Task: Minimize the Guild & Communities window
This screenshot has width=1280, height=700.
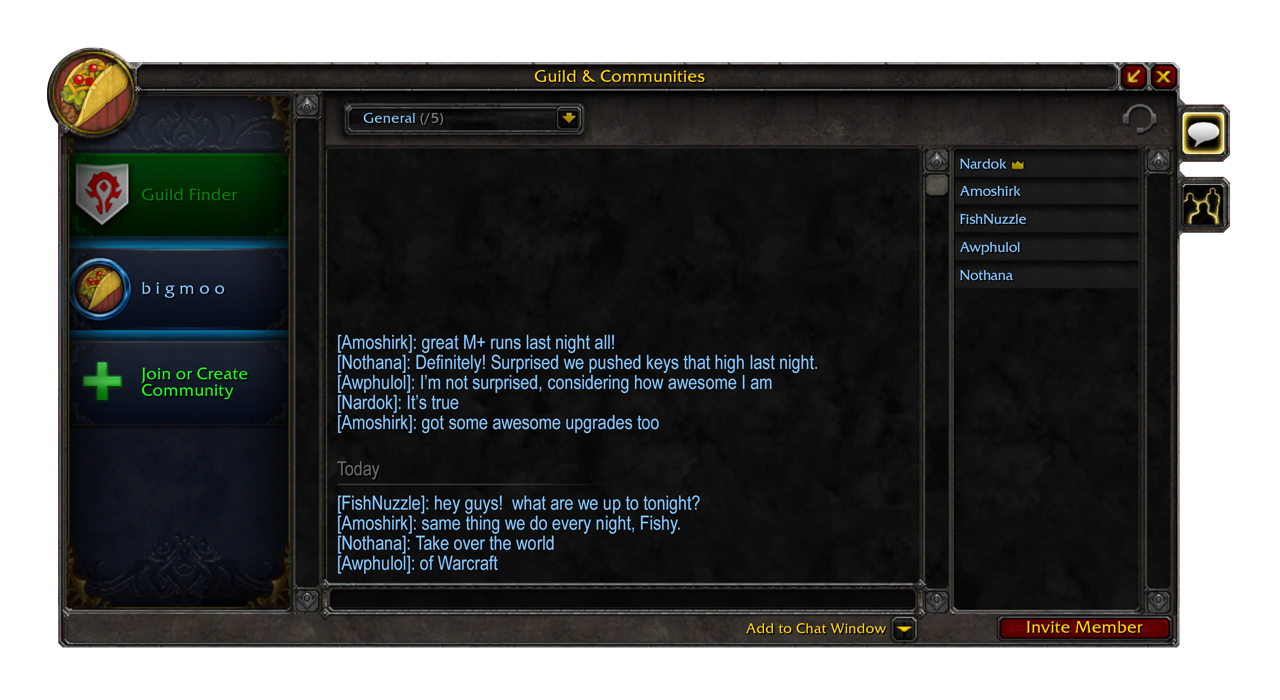Action: pyautogui.click(x=1133, y=76)
